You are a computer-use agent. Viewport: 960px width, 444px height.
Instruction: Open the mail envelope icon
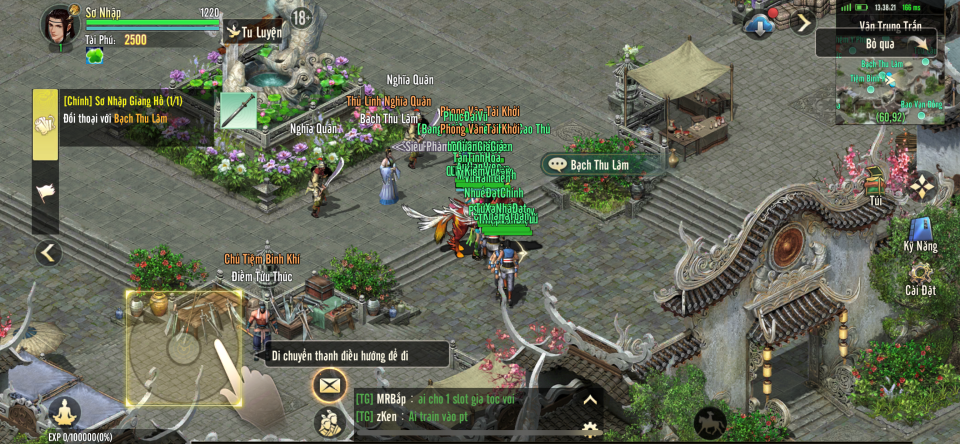(329, 384)
